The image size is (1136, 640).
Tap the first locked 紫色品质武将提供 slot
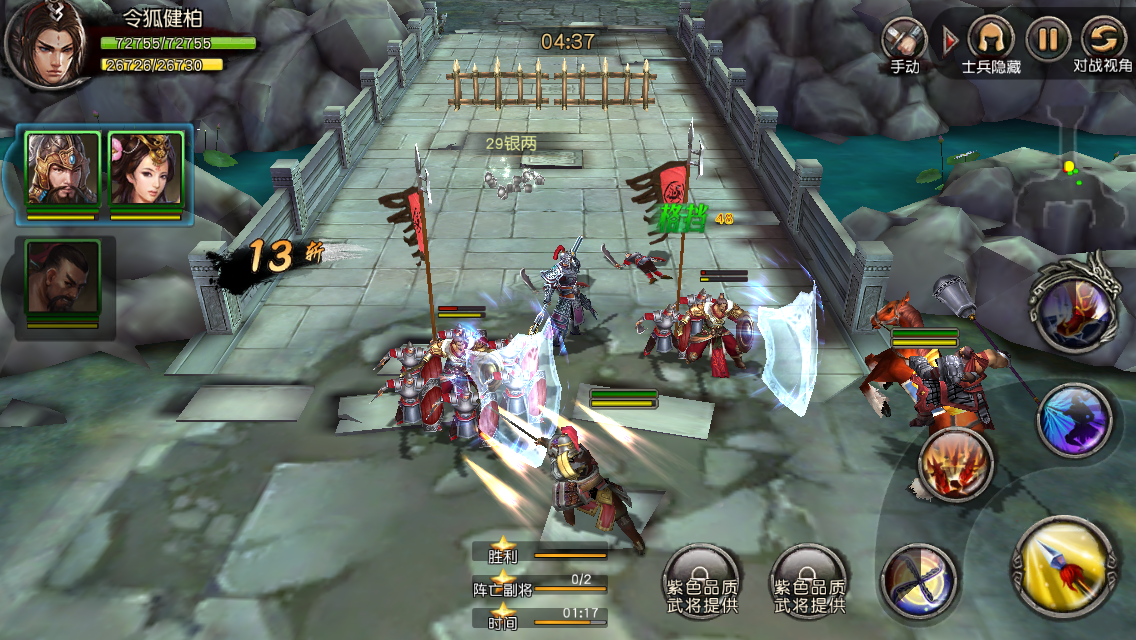(x=701, y=581)
